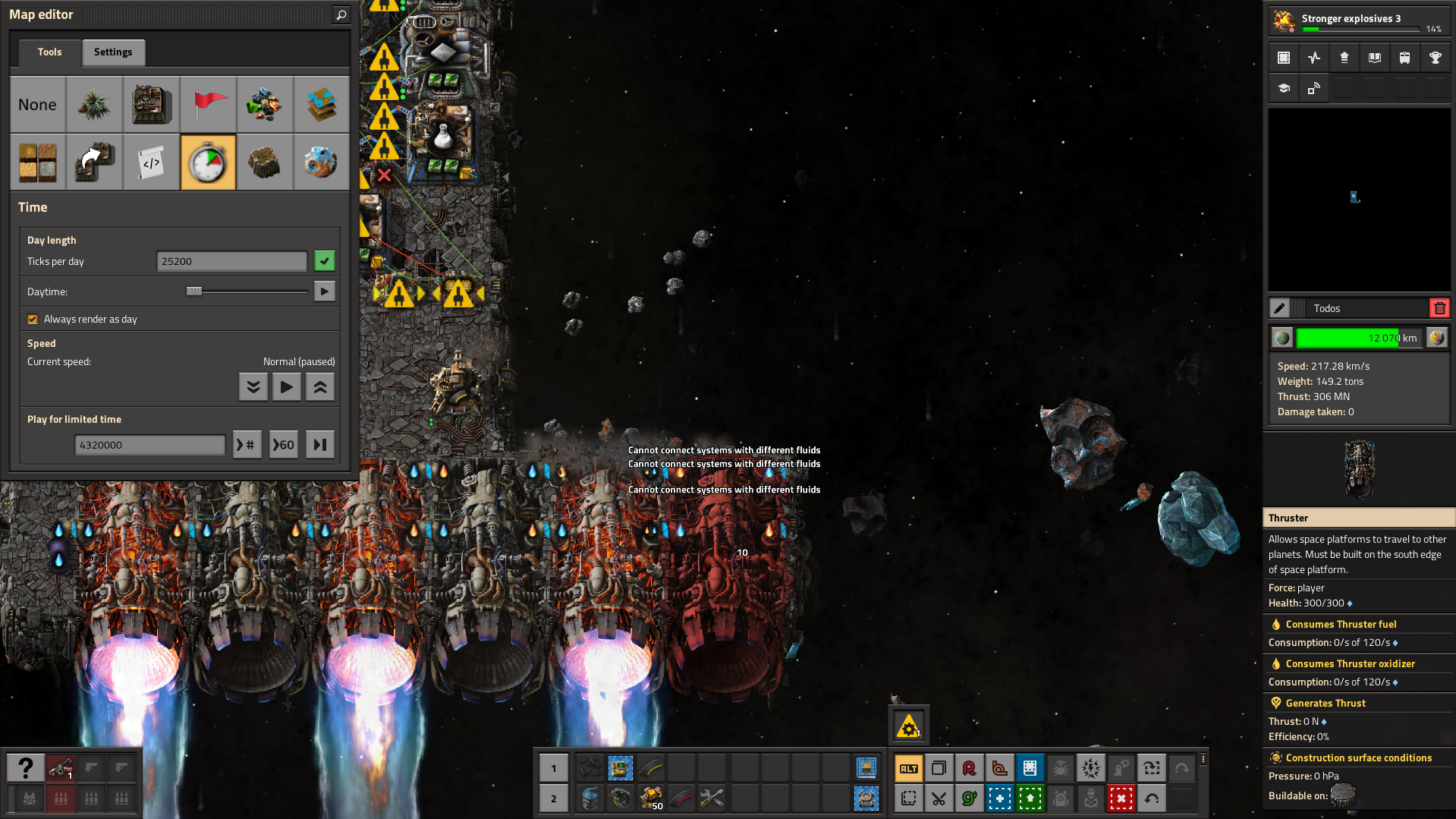
Task: Click the ticks per day input field
Action: 231,260
